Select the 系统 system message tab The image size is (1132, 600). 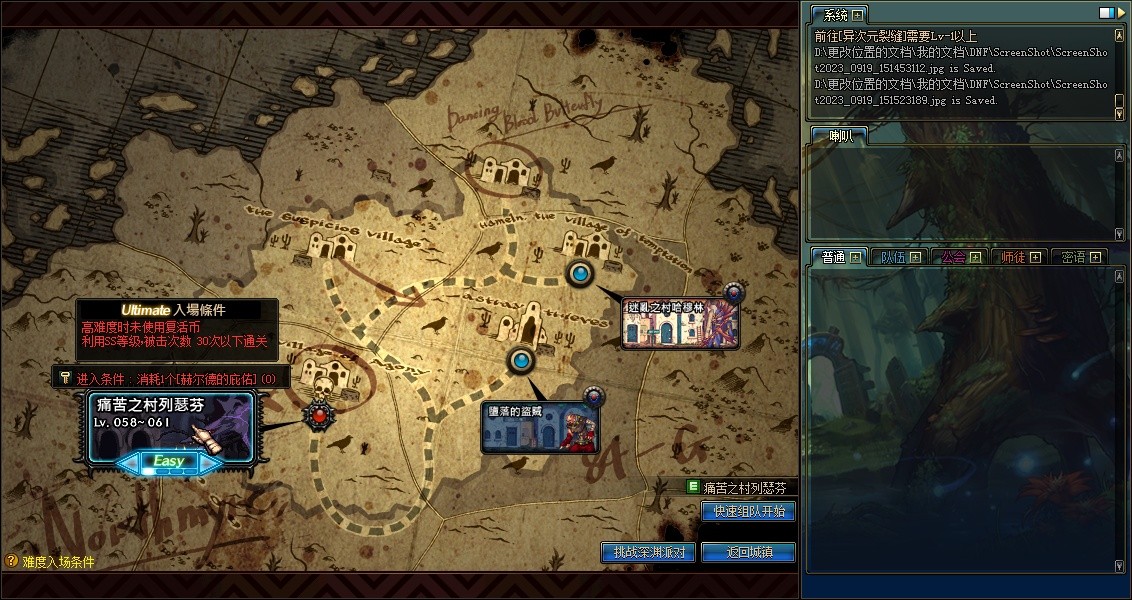(835, 15)
